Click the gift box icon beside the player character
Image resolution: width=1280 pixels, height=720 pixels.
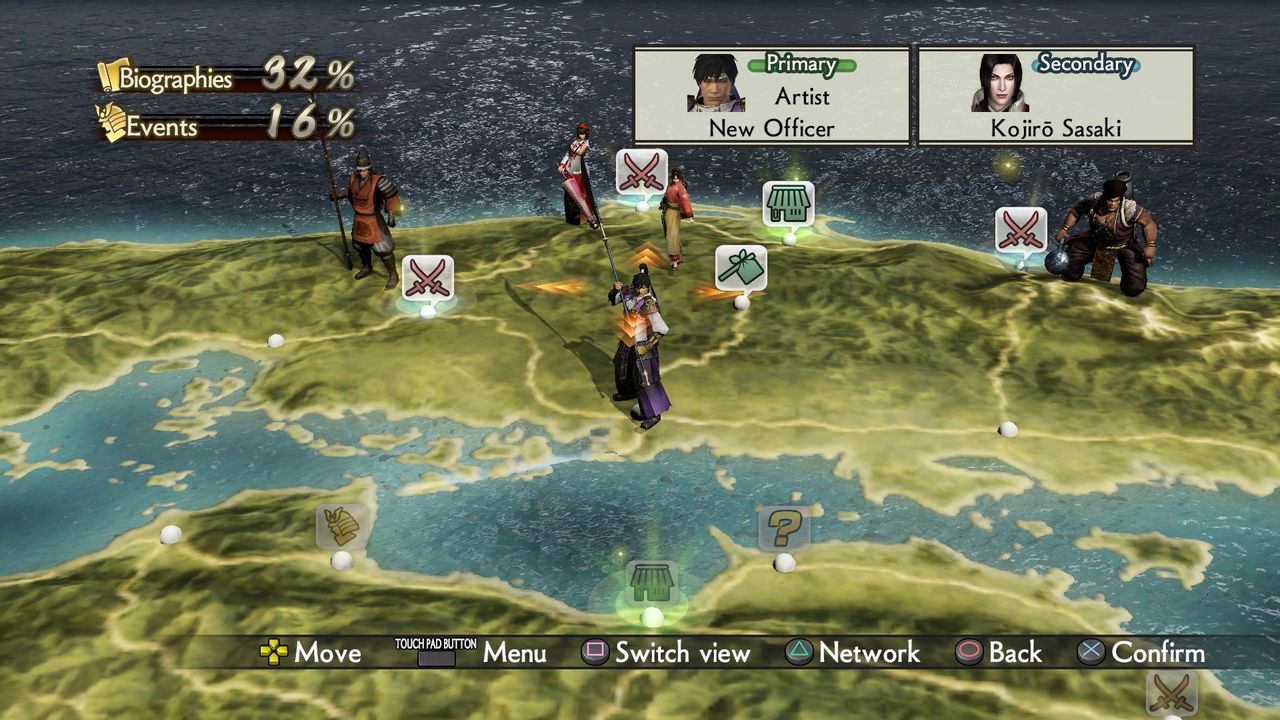(739, 268)
